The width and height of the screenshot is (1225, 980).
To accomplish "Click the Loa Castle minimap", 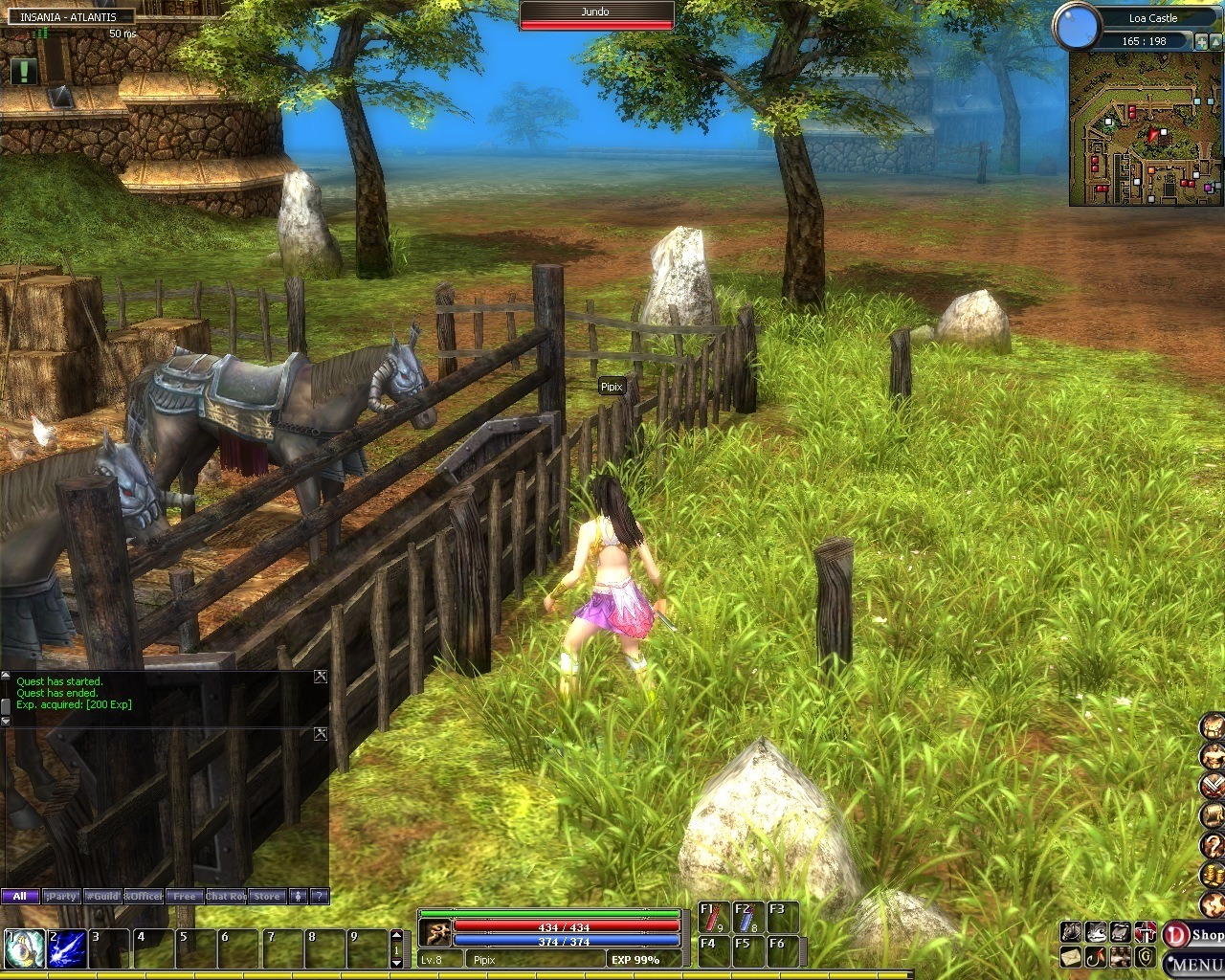I will 1145,129.
